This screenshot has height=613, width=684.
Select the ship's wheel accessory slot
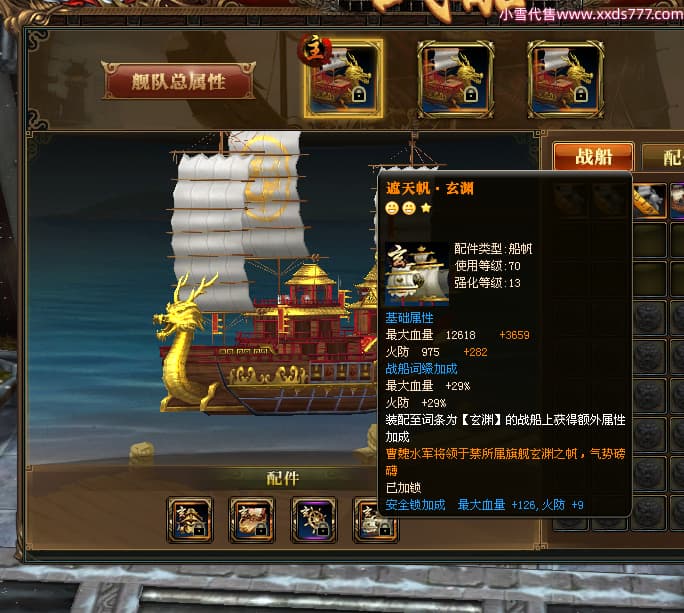pyautogui.click(x=313, y=519)
